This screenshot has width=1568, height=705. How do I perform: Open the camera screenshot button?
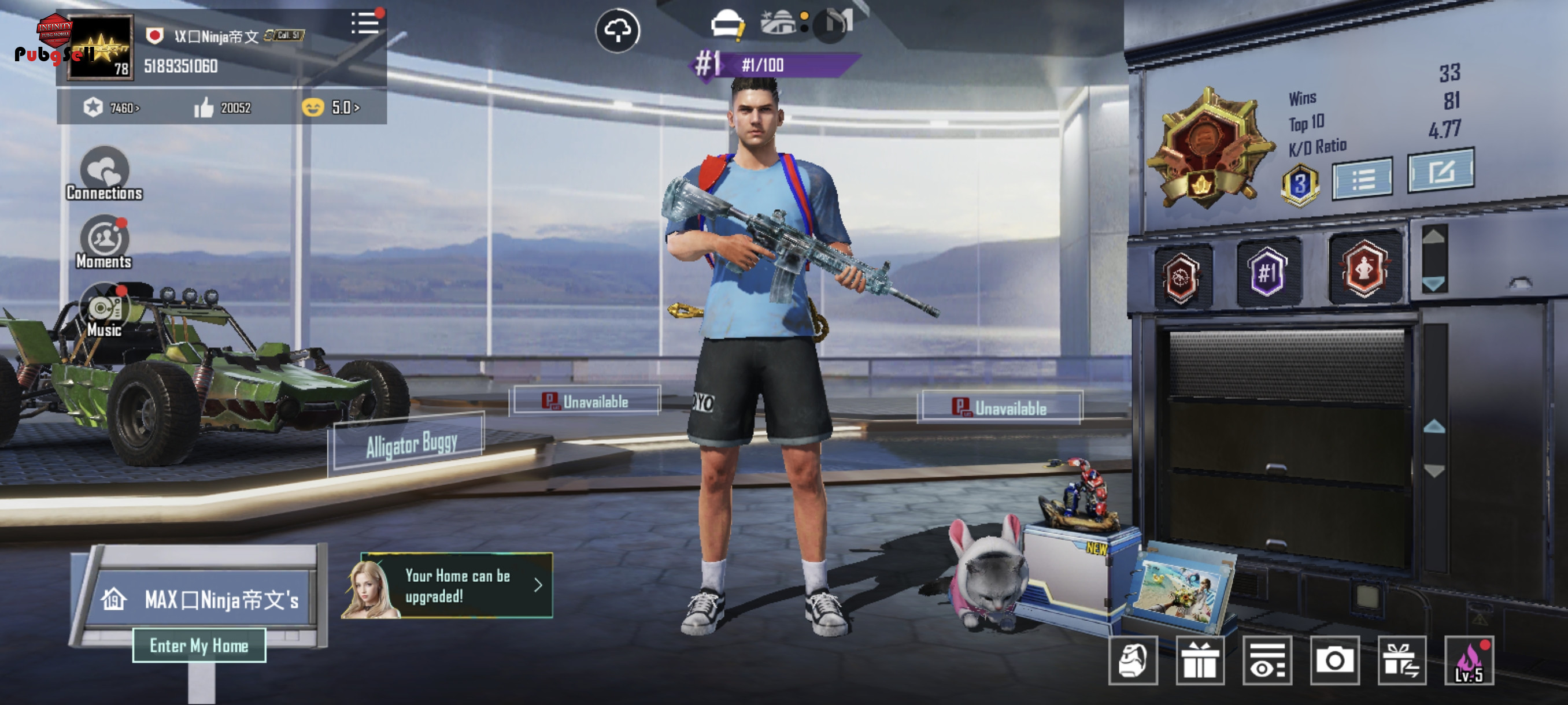(x=1334, y=661)
